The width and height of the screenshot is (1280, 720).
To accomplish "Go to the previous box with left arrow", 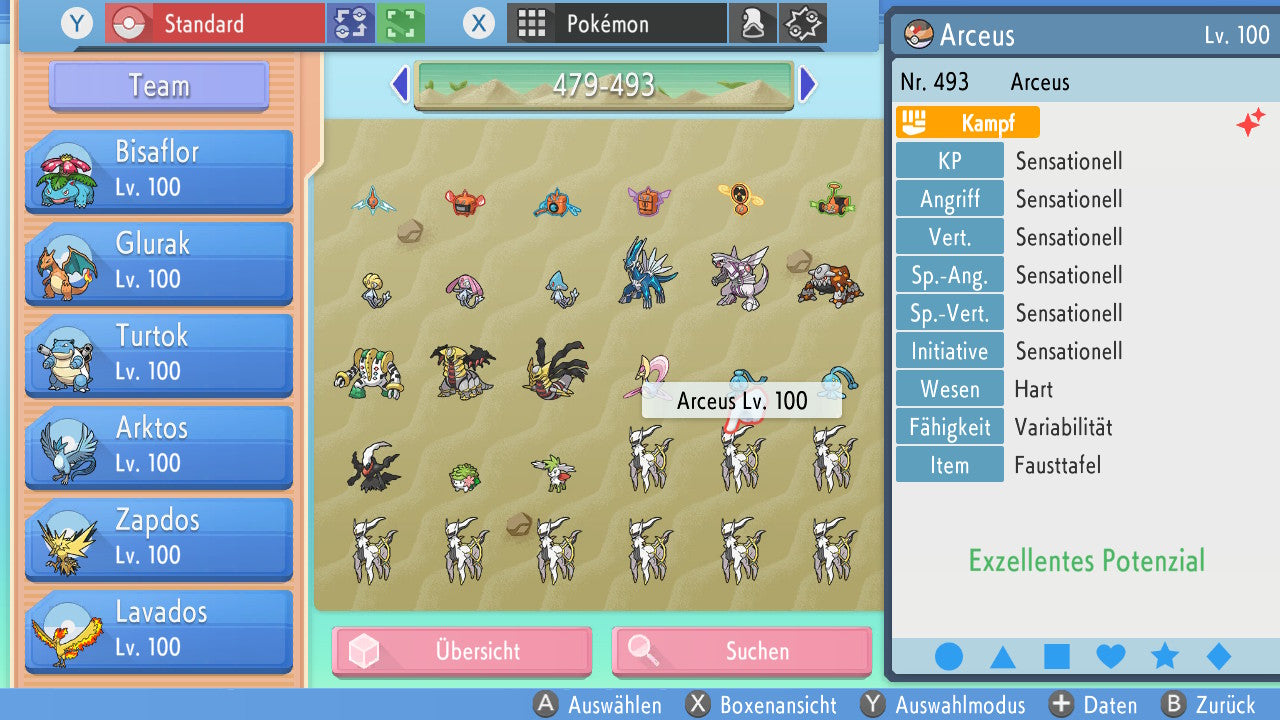I will (398, 85).
